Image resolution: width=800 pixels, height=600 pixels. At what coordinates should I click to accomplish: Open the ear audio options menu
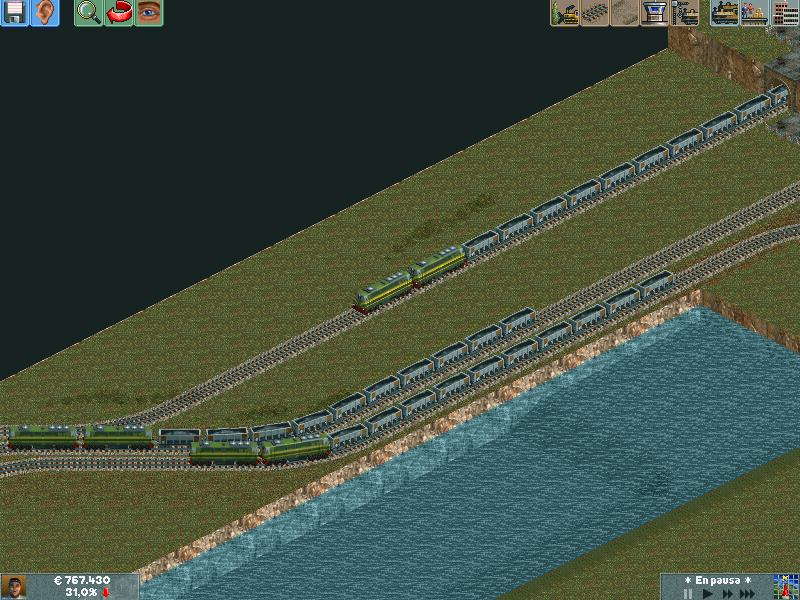tap(45, 13)
